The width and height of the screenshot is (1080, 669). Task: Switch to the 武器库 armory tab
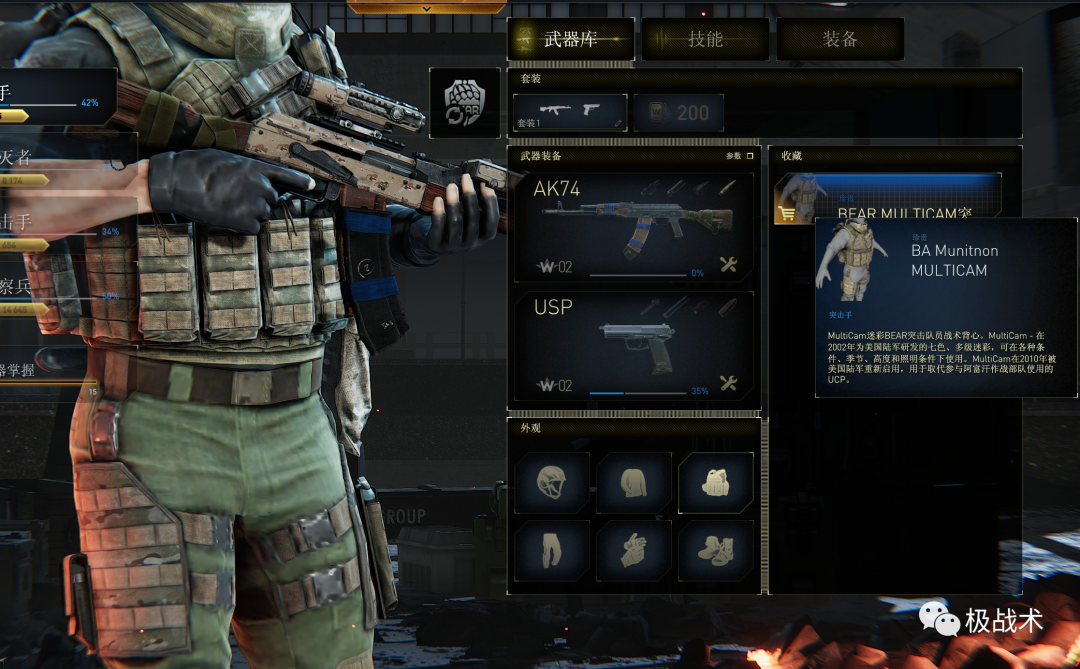click(571, 39)
